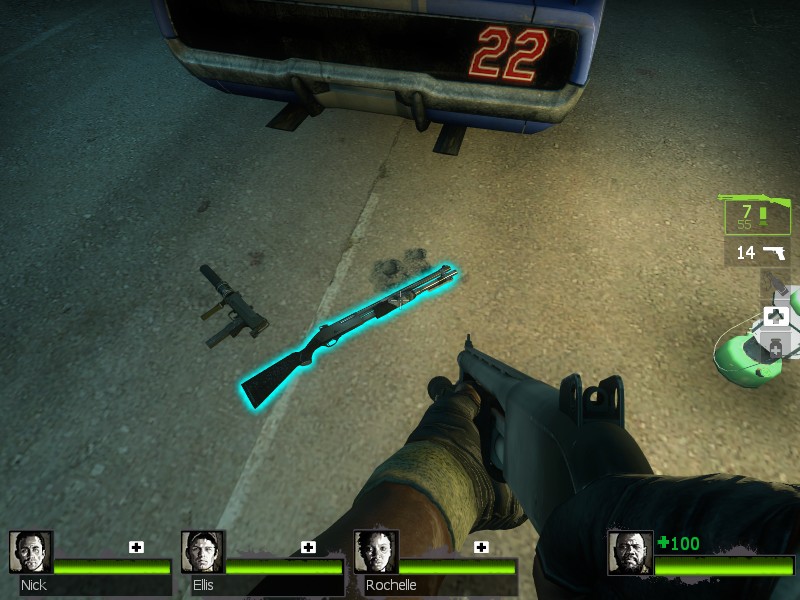Click Nick's teammate portrait
The image size is (800, 600).
[30, 552]
